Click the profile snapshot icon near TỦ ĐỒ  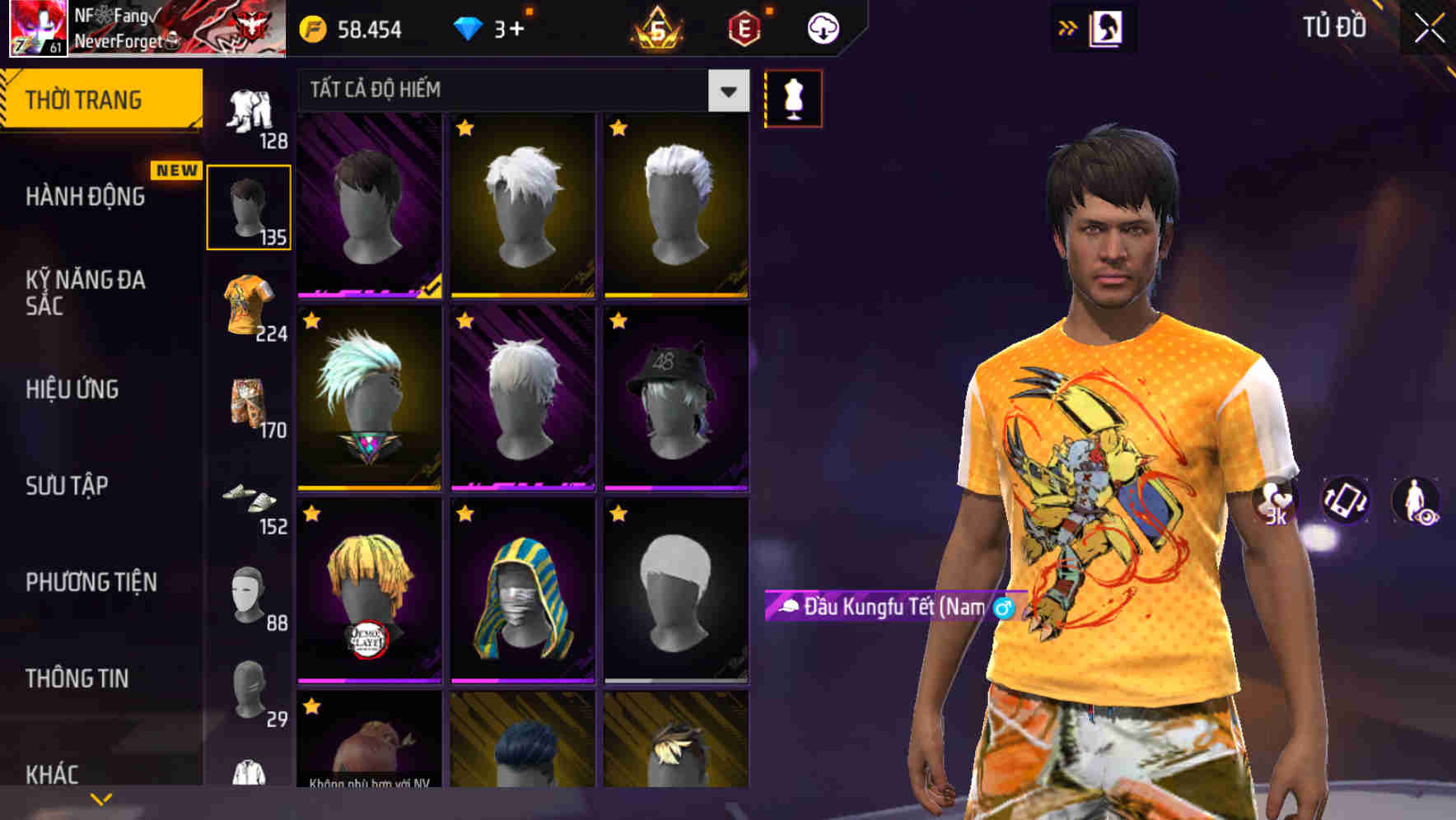1108,27
